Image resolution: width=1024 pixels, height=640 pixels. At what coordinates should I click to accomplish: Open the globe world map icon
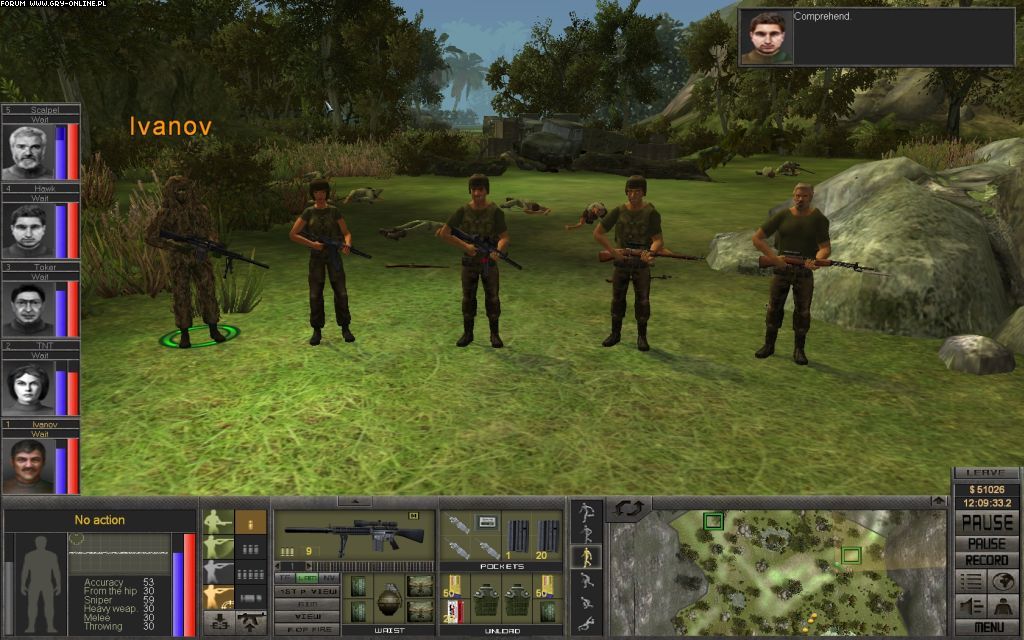click(1001, 582)
